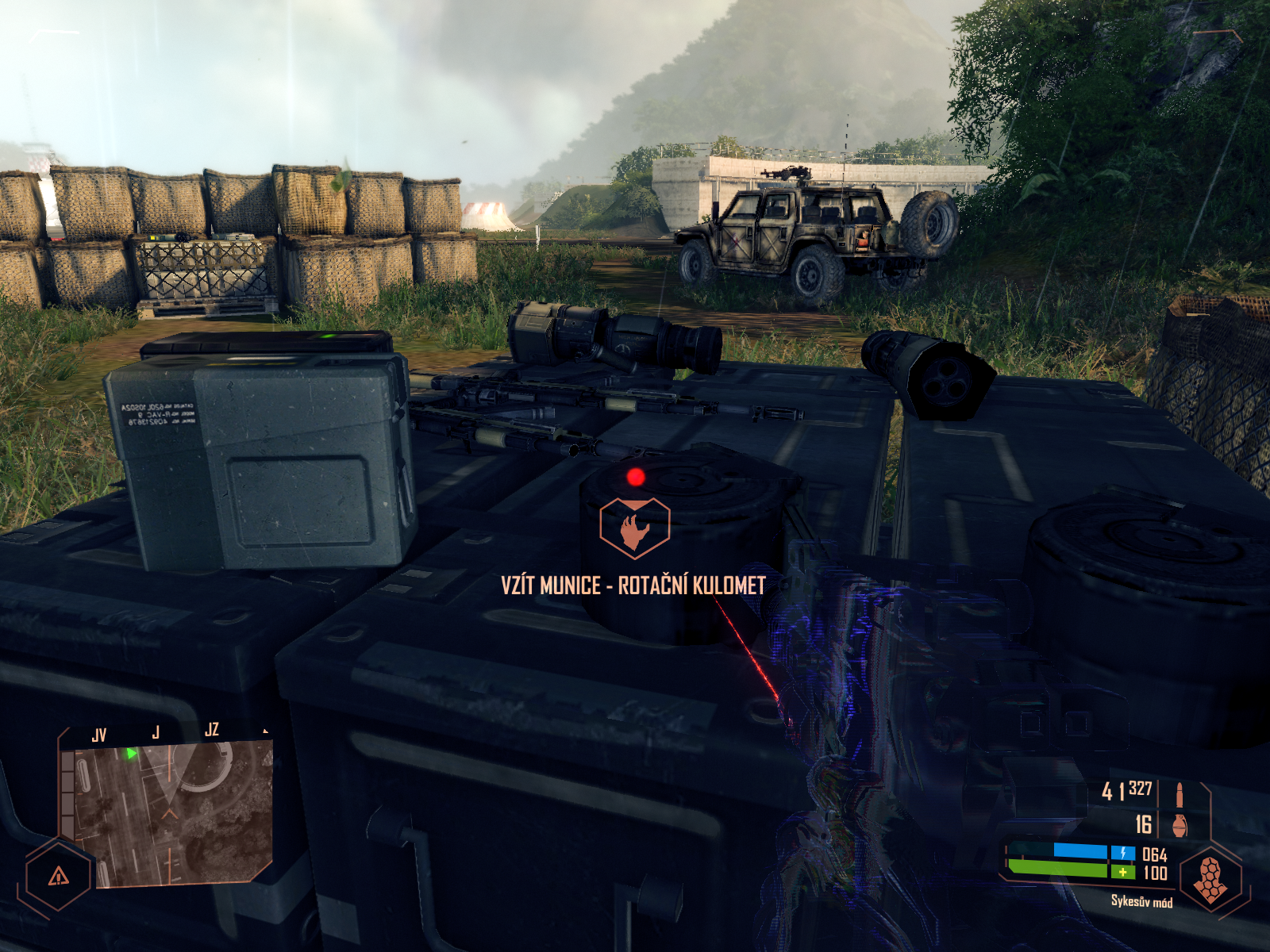Screen dimensions: 1270x952
Task: Click the warning triangle hexagon icon
Action: point(59,876)
